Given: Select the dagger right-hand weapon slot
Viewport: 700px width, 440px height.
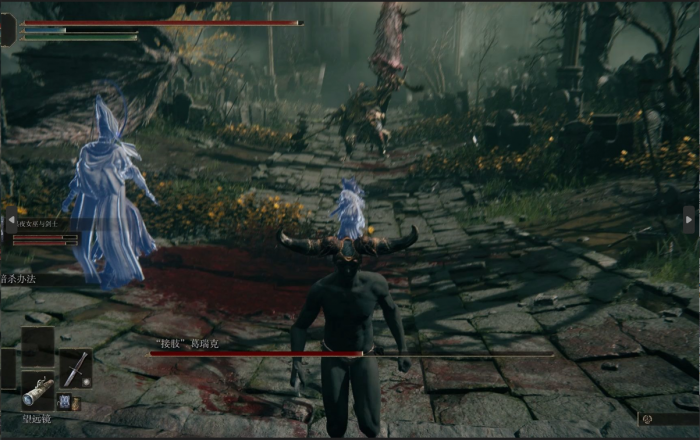Looking at the screenshot, I should 75,368.
